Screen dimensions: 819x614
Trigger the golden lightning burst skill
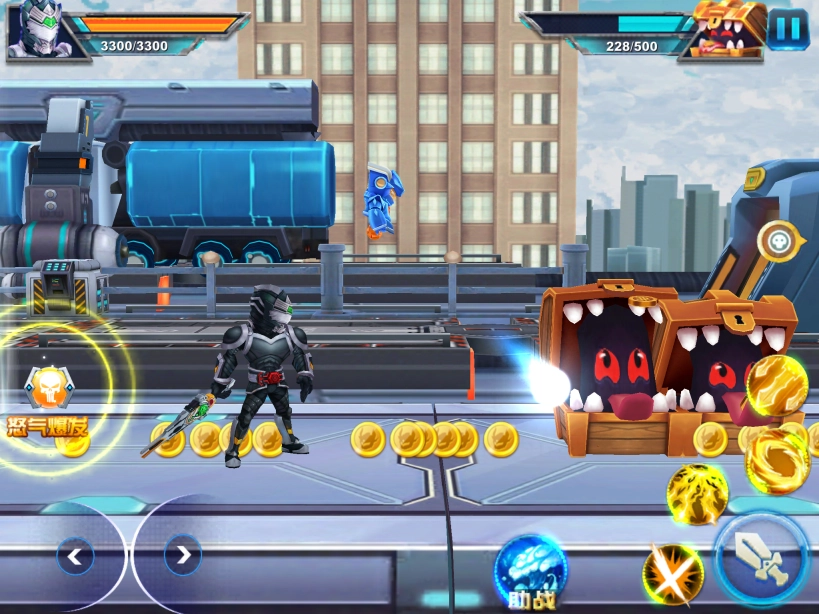pos(696,494)
